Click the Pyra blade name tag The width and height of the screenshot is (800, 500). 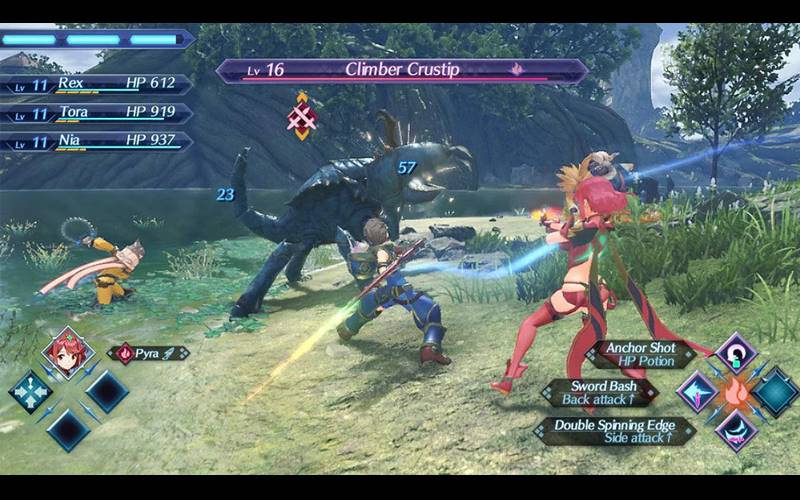coord(148,353)
